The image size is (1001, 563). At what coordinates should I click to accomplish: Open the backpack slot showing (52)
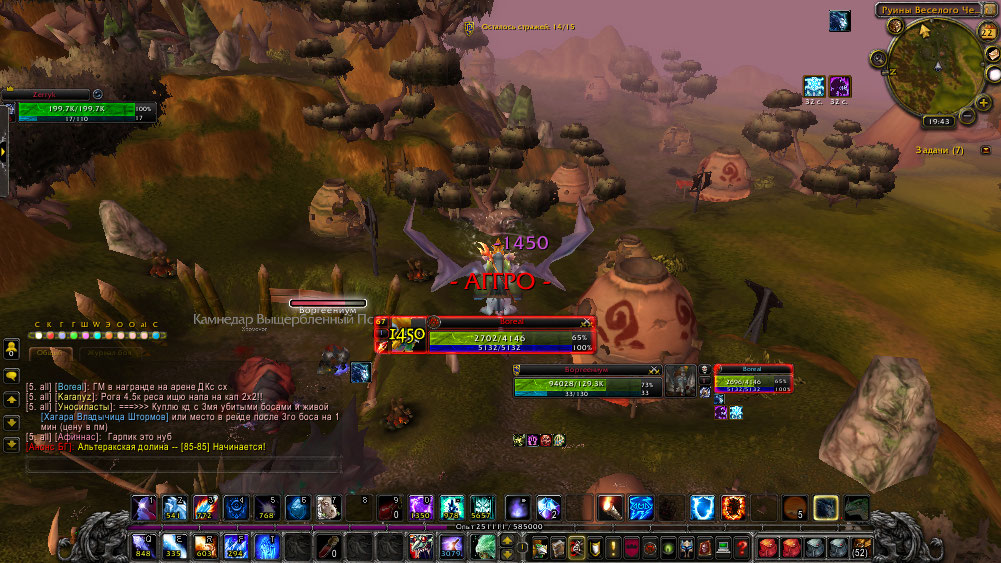click(x=859, y=546)
